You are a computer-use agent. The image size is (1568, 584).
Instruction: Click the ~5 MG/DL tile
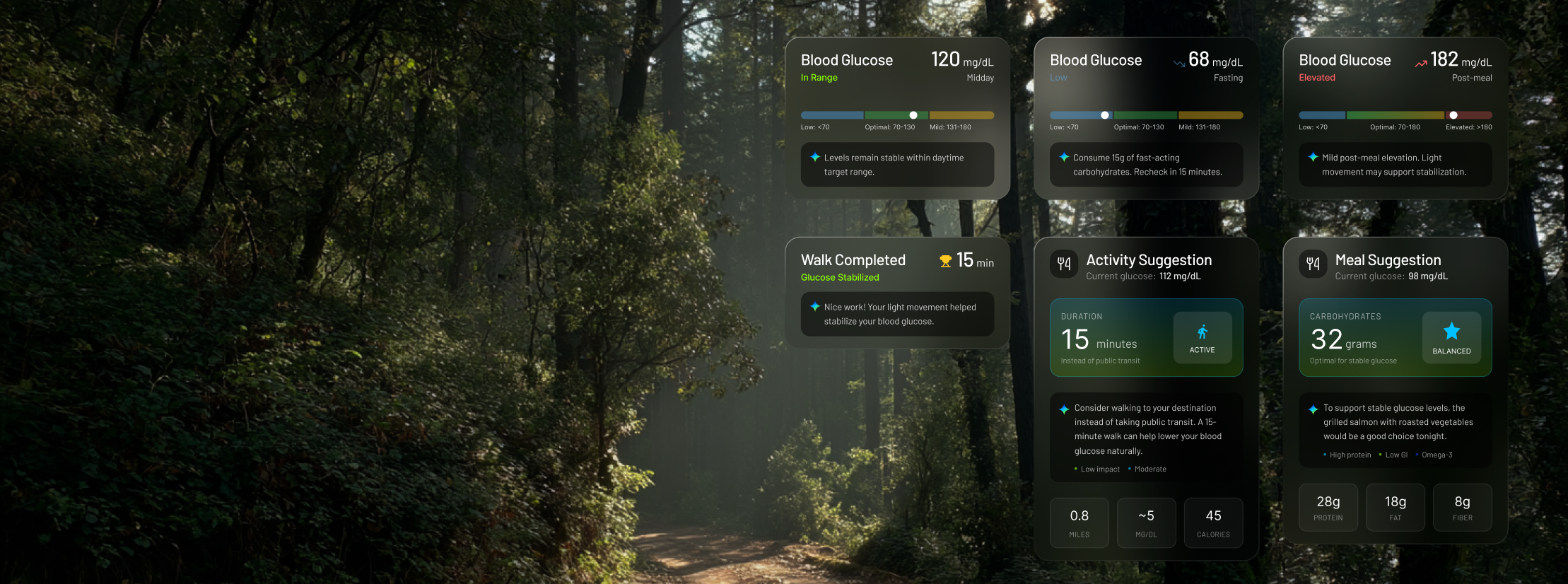point(1146,522)
